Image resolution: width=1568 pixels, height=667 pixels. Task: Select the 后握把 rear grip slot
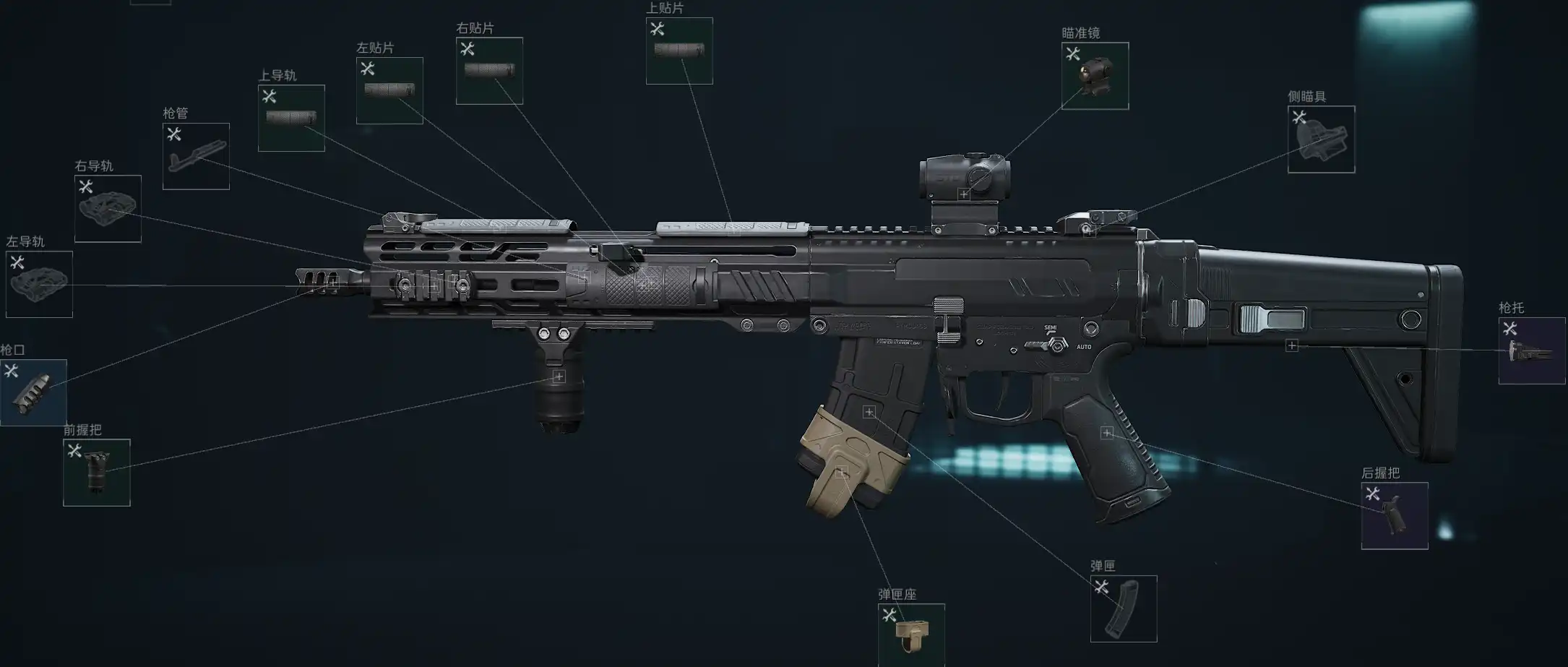(1395, 515)
